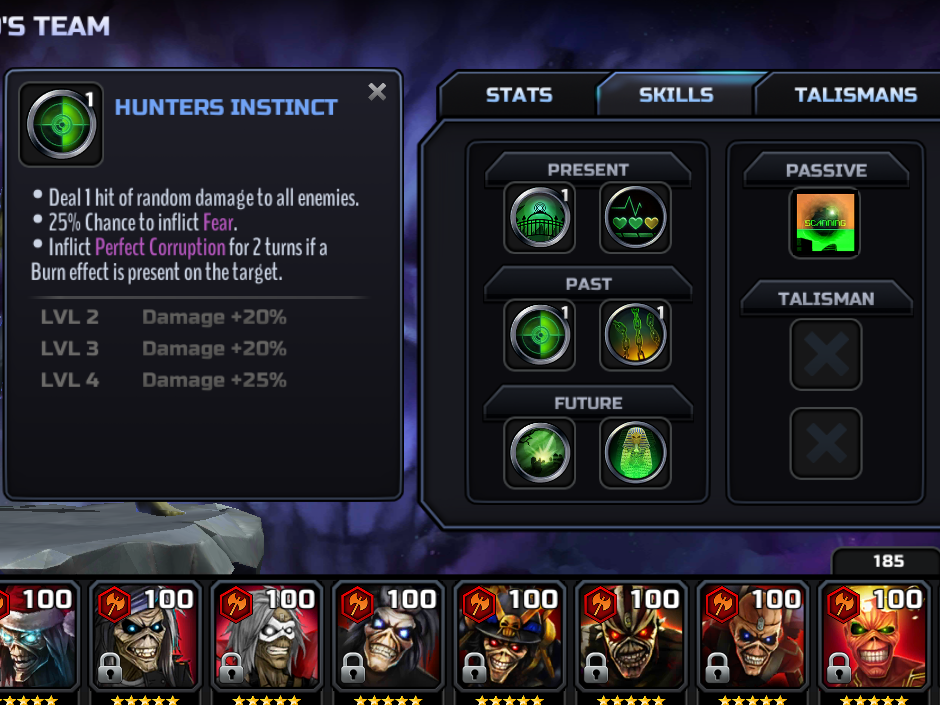Screen dimensions: 940x705
Task: View the green hearts heartbeat skill
Action: (x=635, y=216)
